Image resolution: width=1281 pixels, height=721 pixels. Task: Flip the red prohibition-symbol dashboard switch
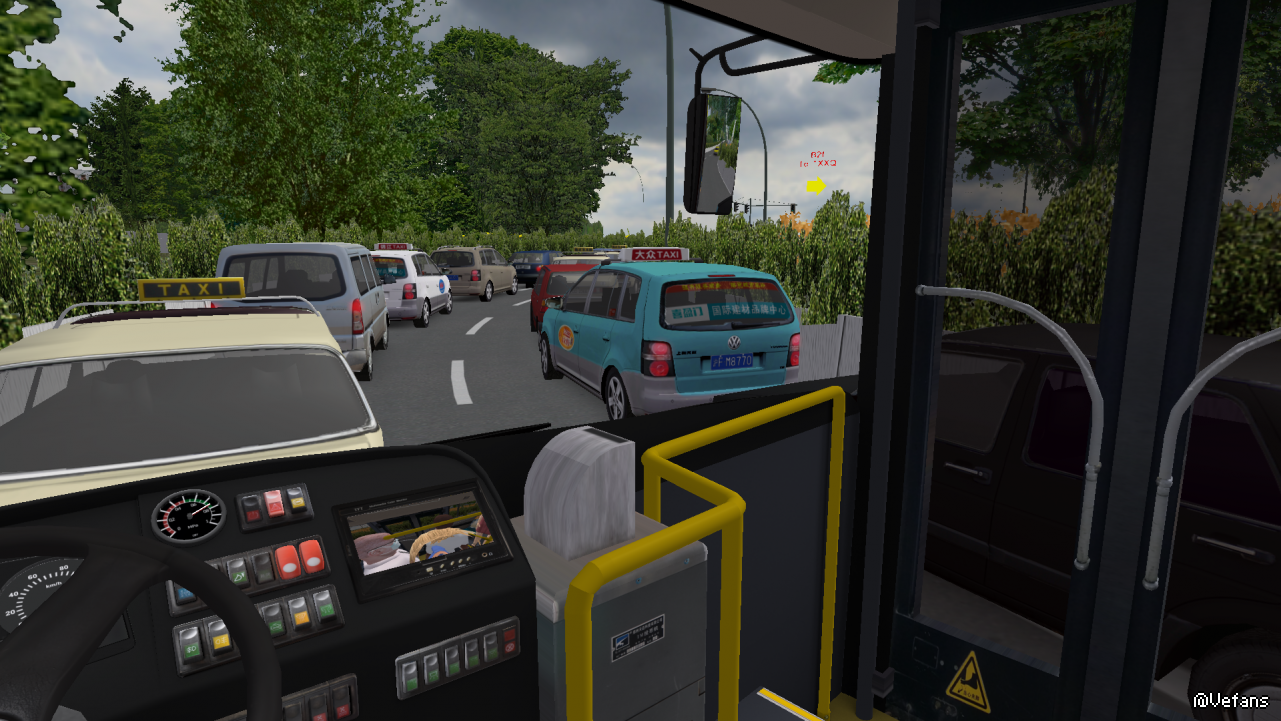point(510,642)
